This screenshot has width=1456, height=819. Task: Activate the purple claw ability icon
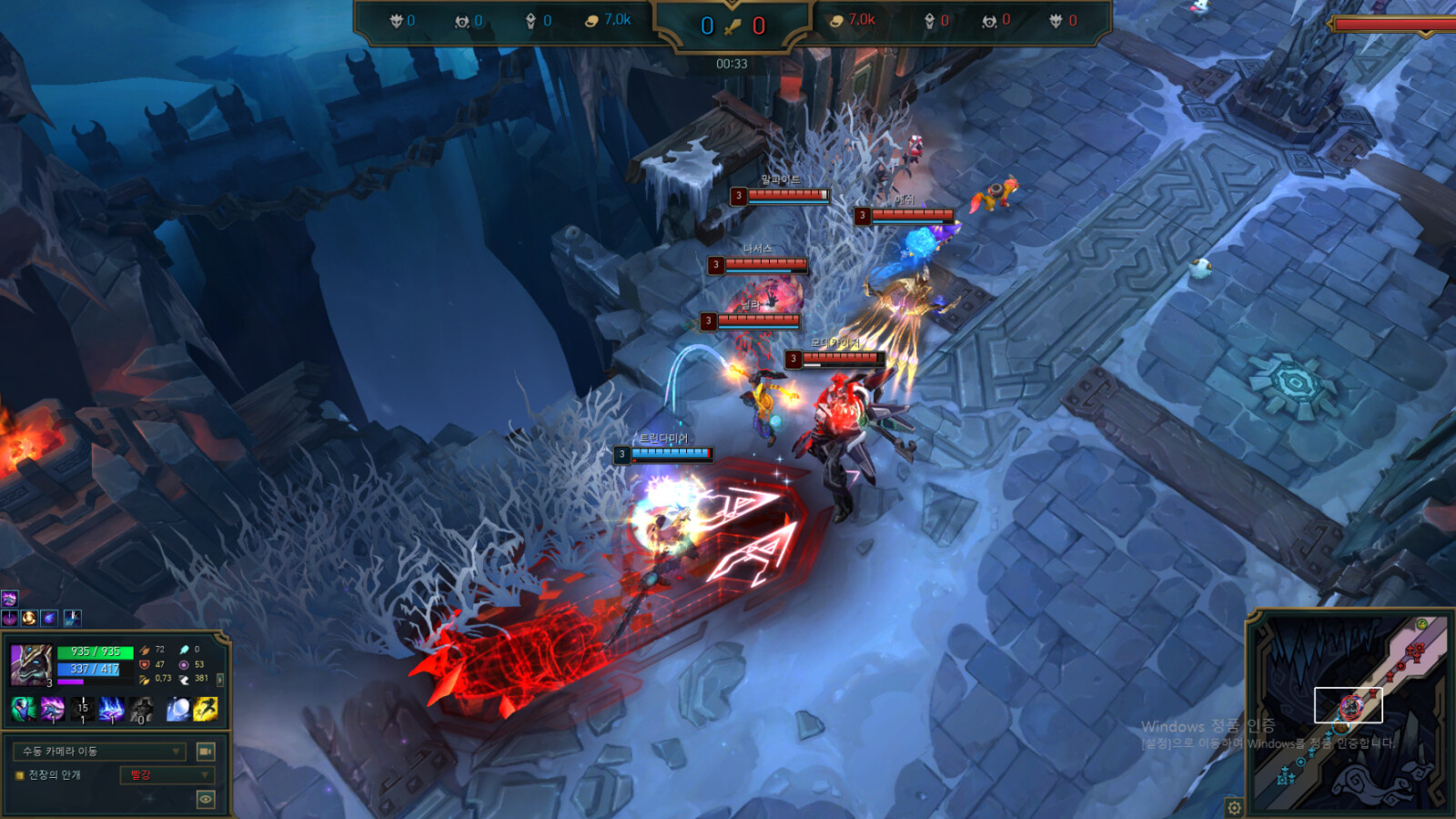point(53,708)
